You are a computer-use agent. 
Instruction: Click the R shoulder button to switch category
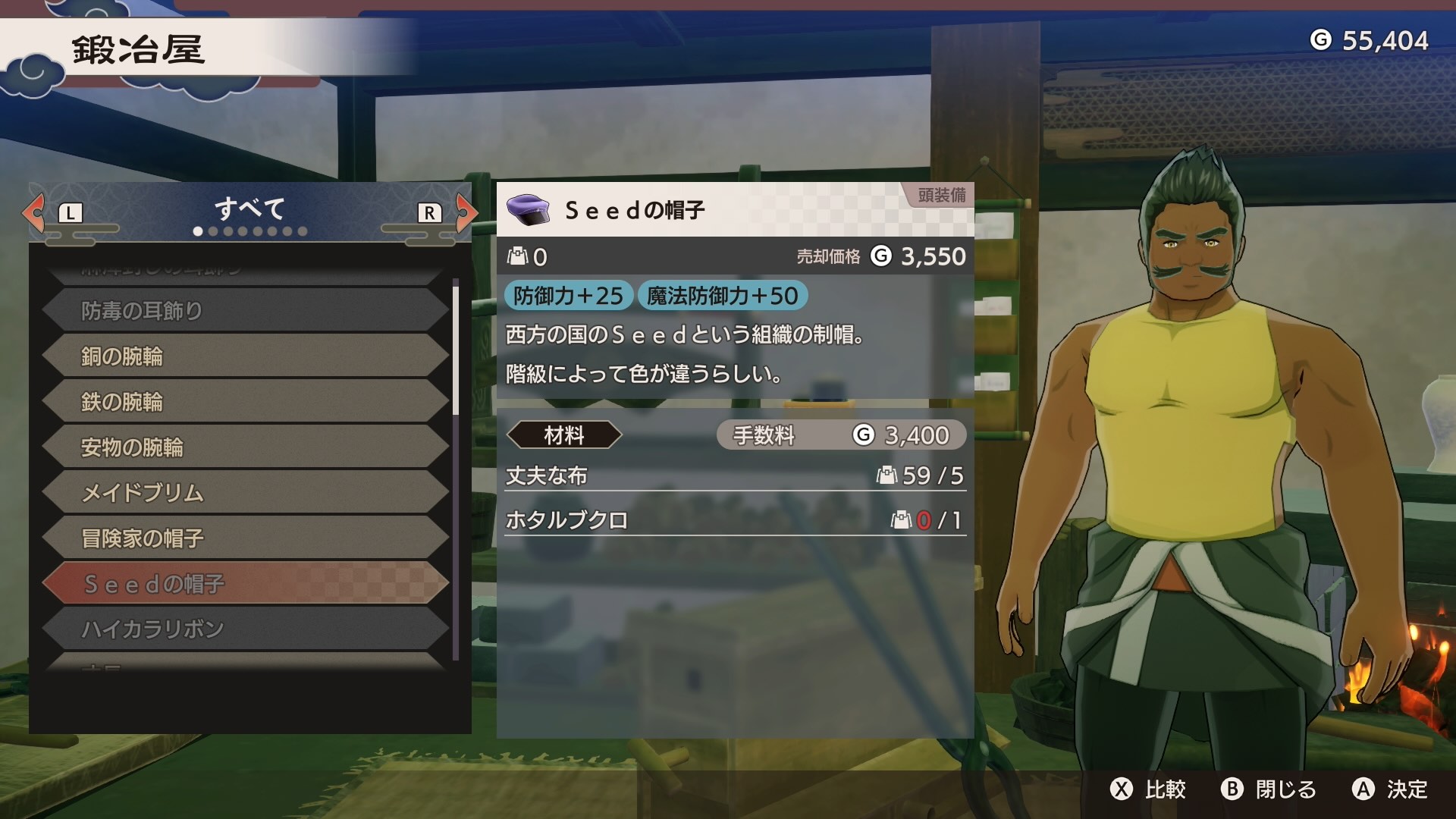click(x=428, y=213)
